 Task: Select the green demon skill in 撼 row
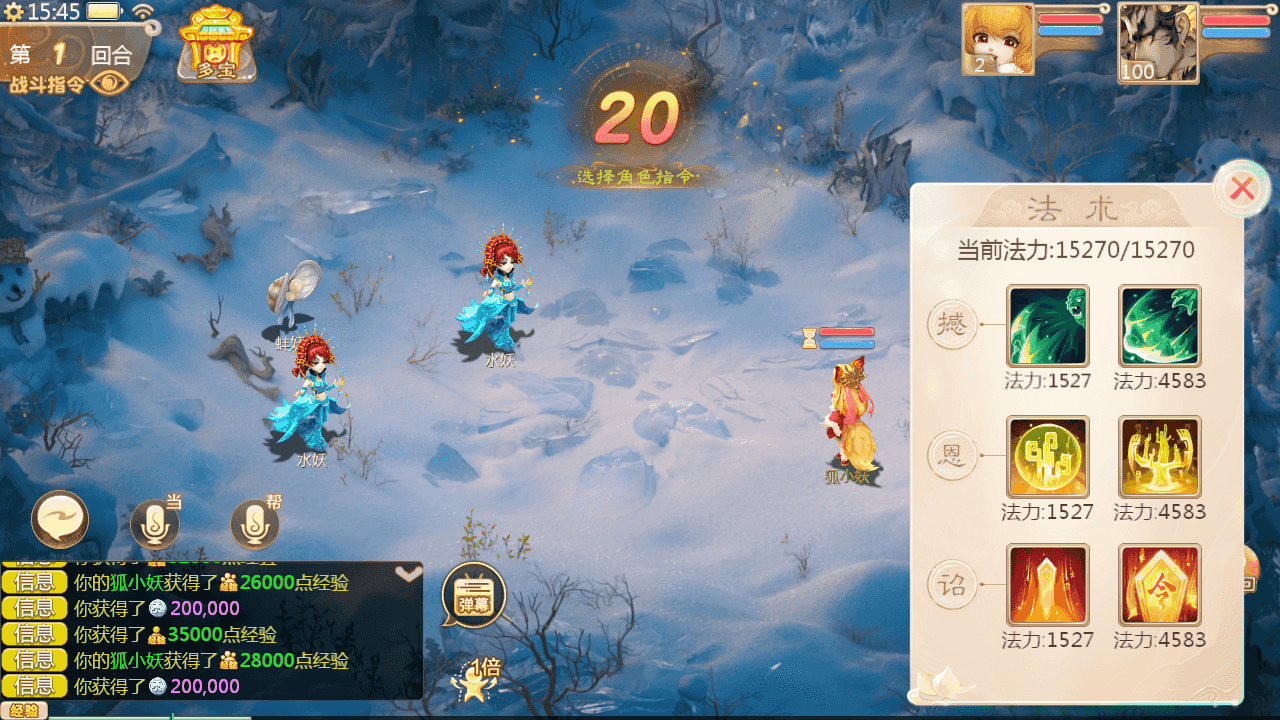click(x=1048, y=326)
